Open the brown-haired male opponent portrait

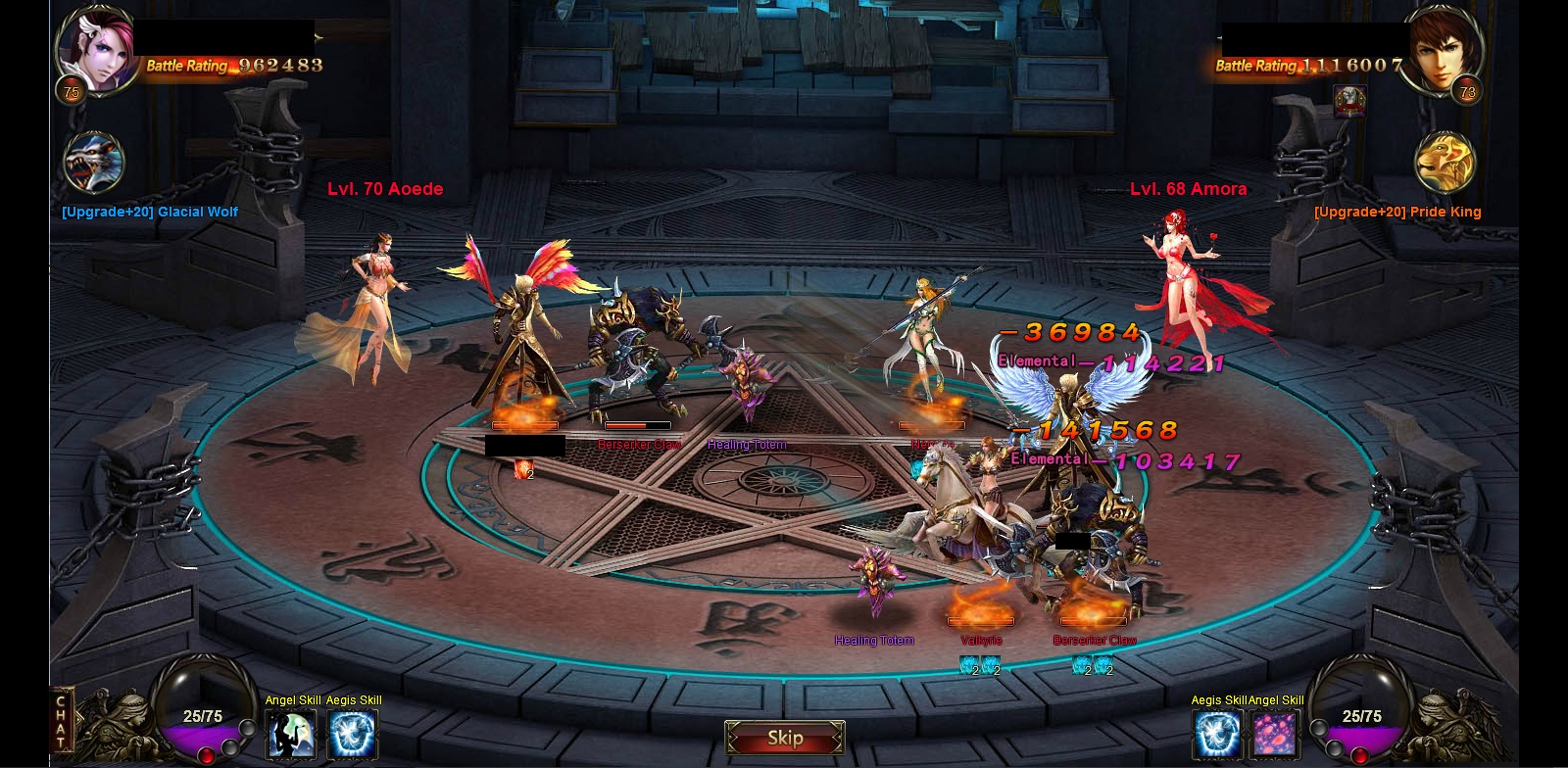point(1443,51)
